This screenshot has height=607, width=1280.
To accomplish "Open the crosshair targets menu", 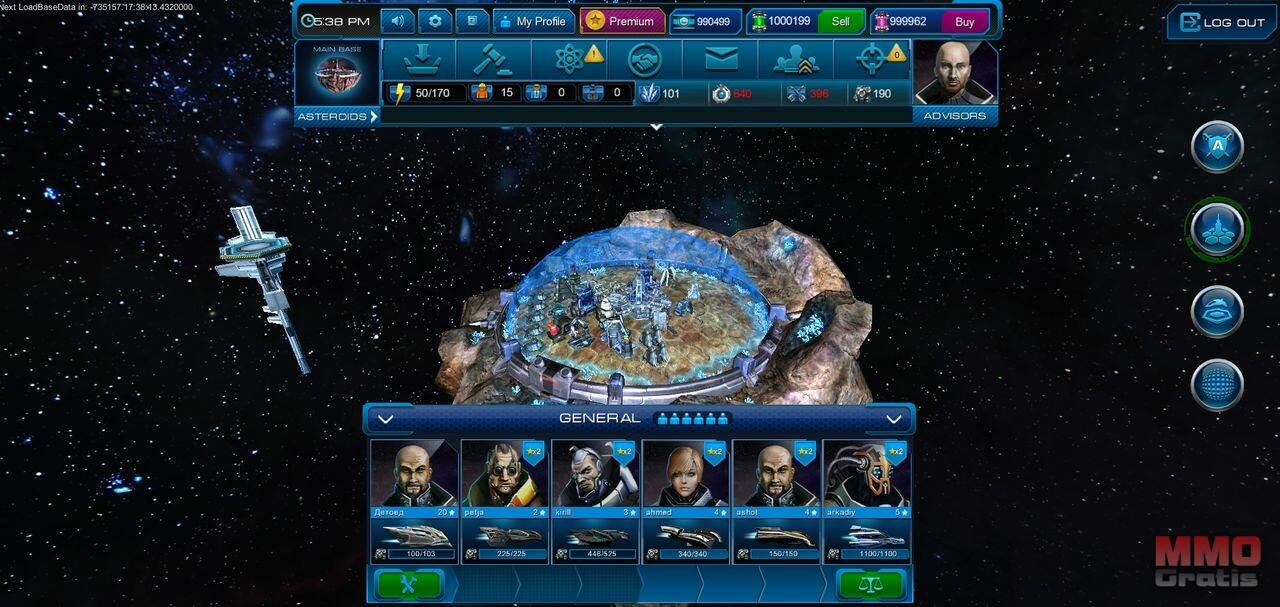I will [x=872, y=60].
